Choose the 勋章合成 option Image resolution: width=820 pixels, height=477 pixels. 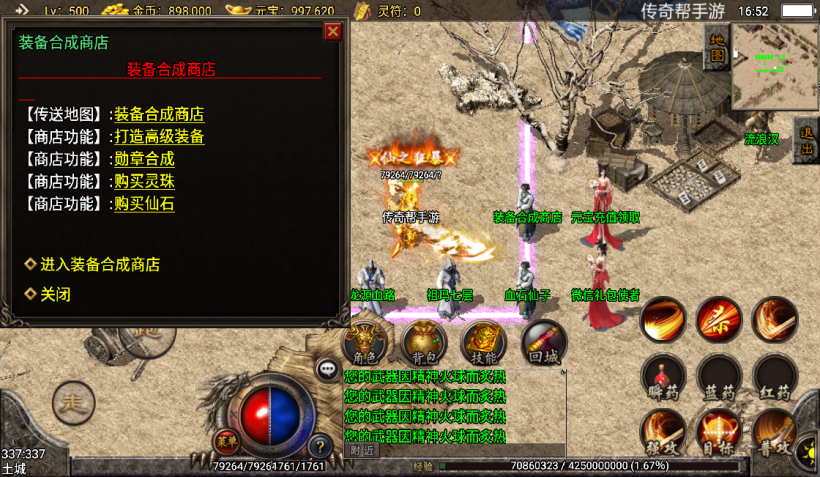144,159
